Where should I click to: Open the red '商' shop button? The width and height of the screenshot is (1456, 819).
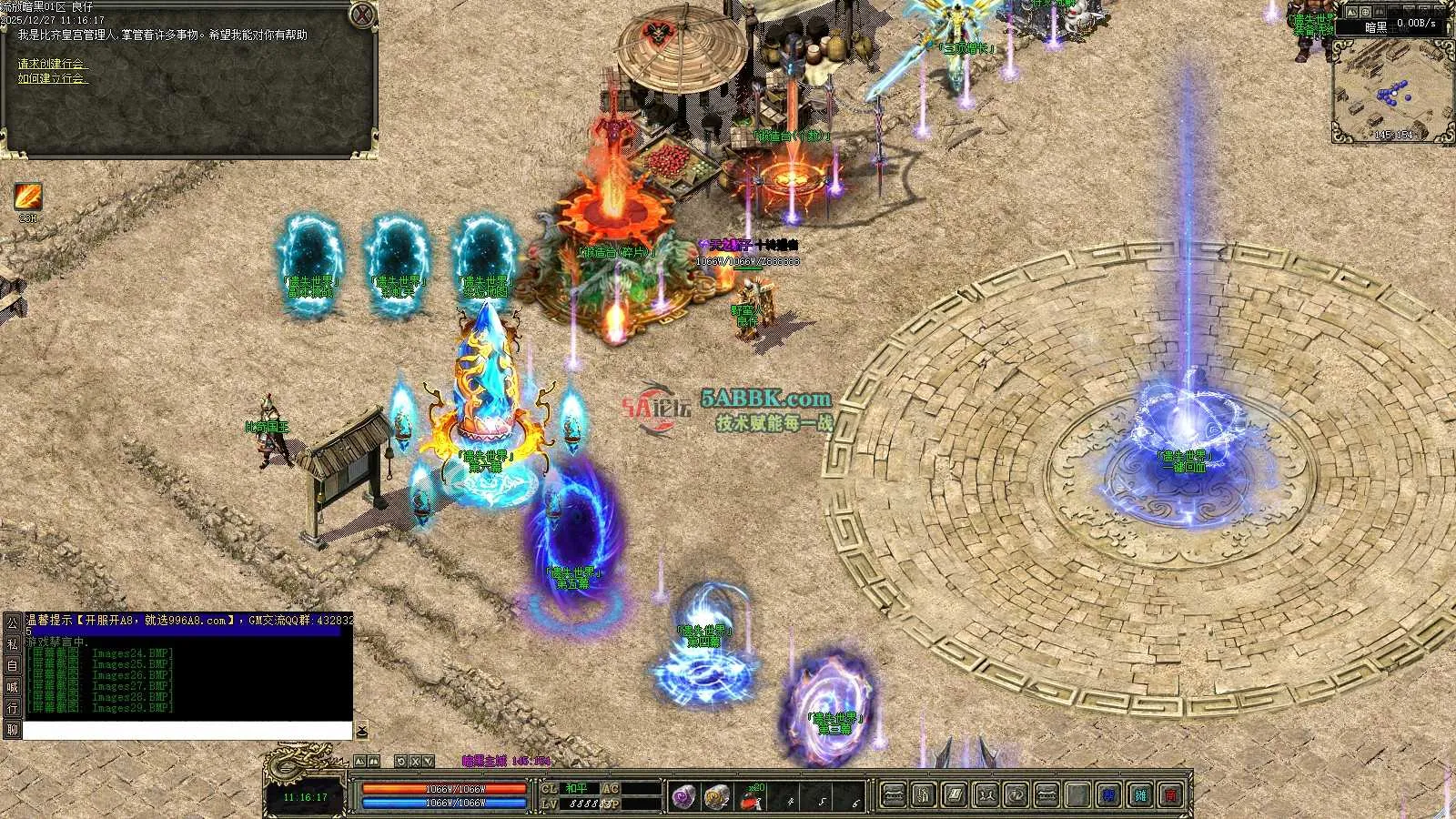click(x=1171, y=795)
